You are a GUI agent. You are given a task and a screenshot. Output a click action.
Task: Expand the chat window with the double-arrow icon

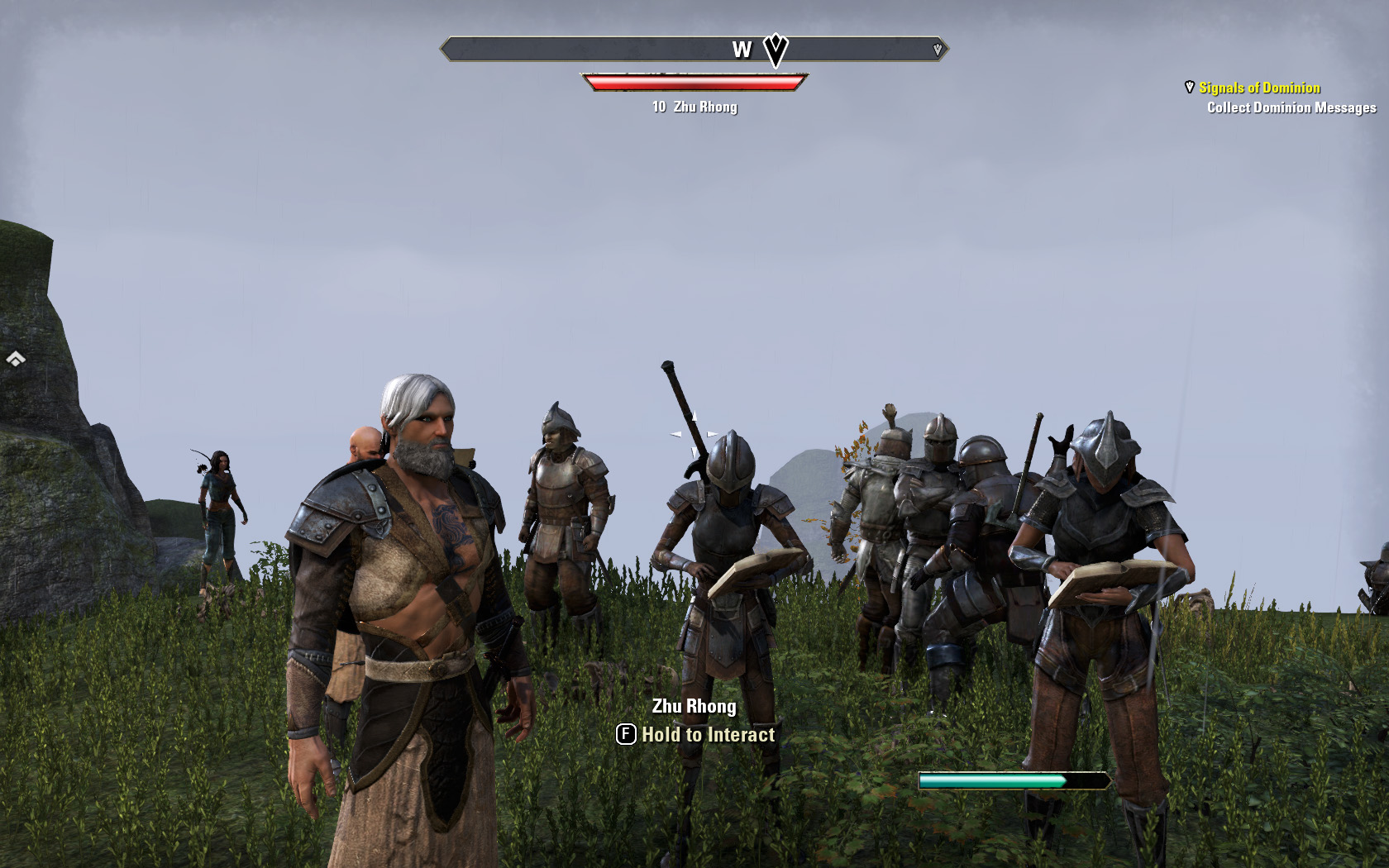click(16, 359)
